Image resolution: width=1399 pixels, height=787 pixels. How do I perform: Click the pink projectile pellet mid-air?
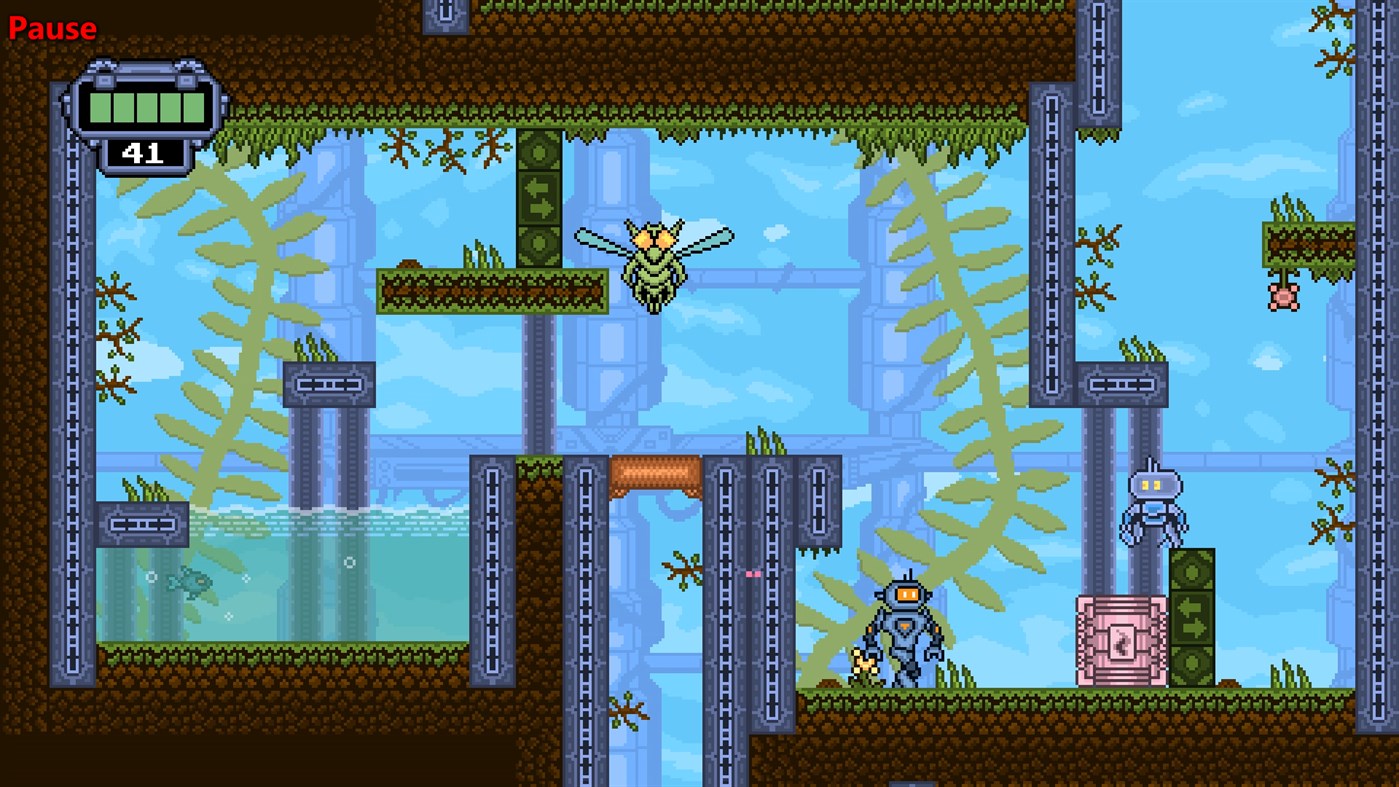[x=752, y=572]
